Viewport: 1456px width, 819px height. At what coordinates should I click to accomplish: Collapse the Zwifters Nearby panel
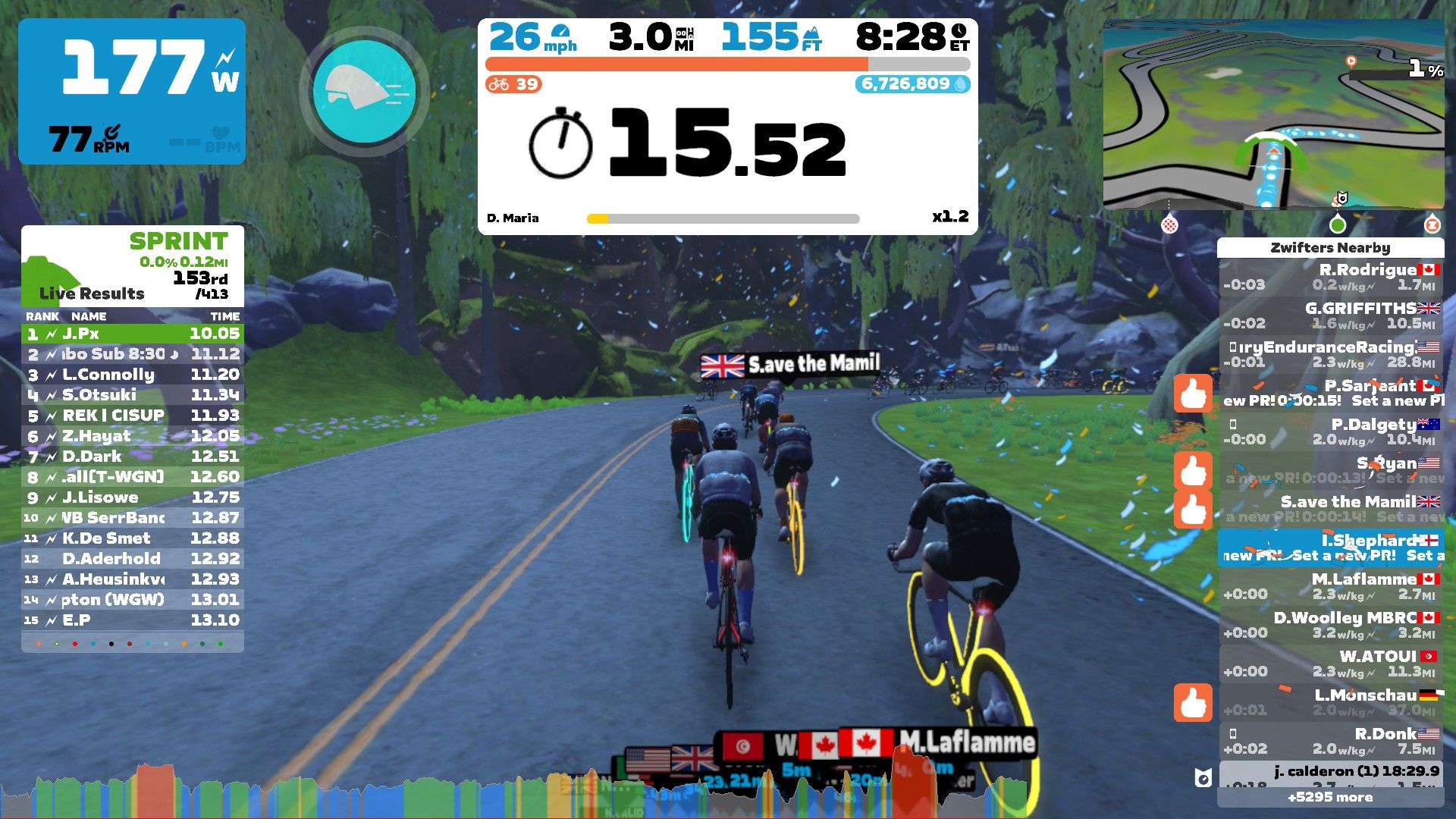coord(1331,248)
